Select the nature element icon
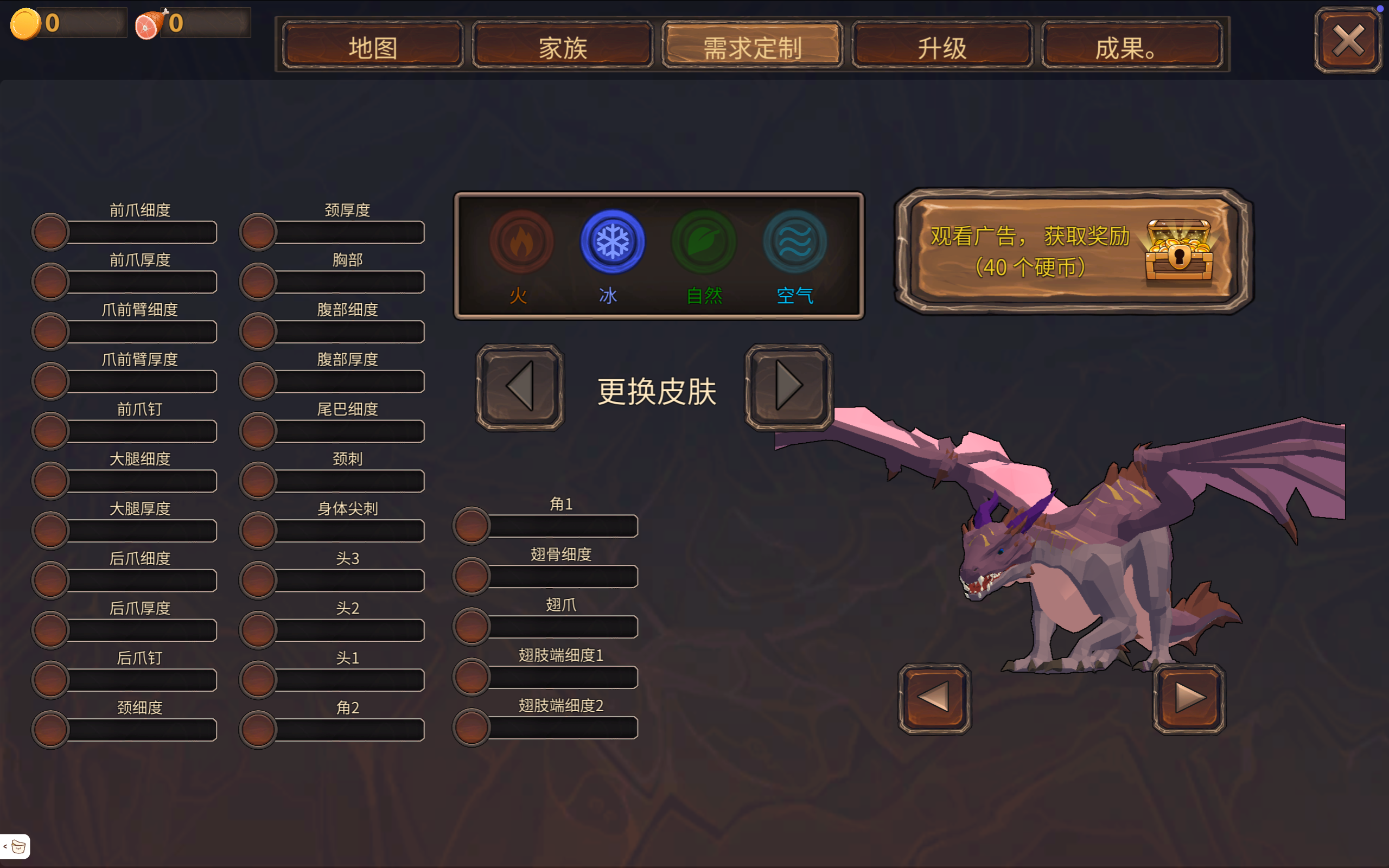The height and width of the screenshot is (868, 1389). [x=703, y=241]
